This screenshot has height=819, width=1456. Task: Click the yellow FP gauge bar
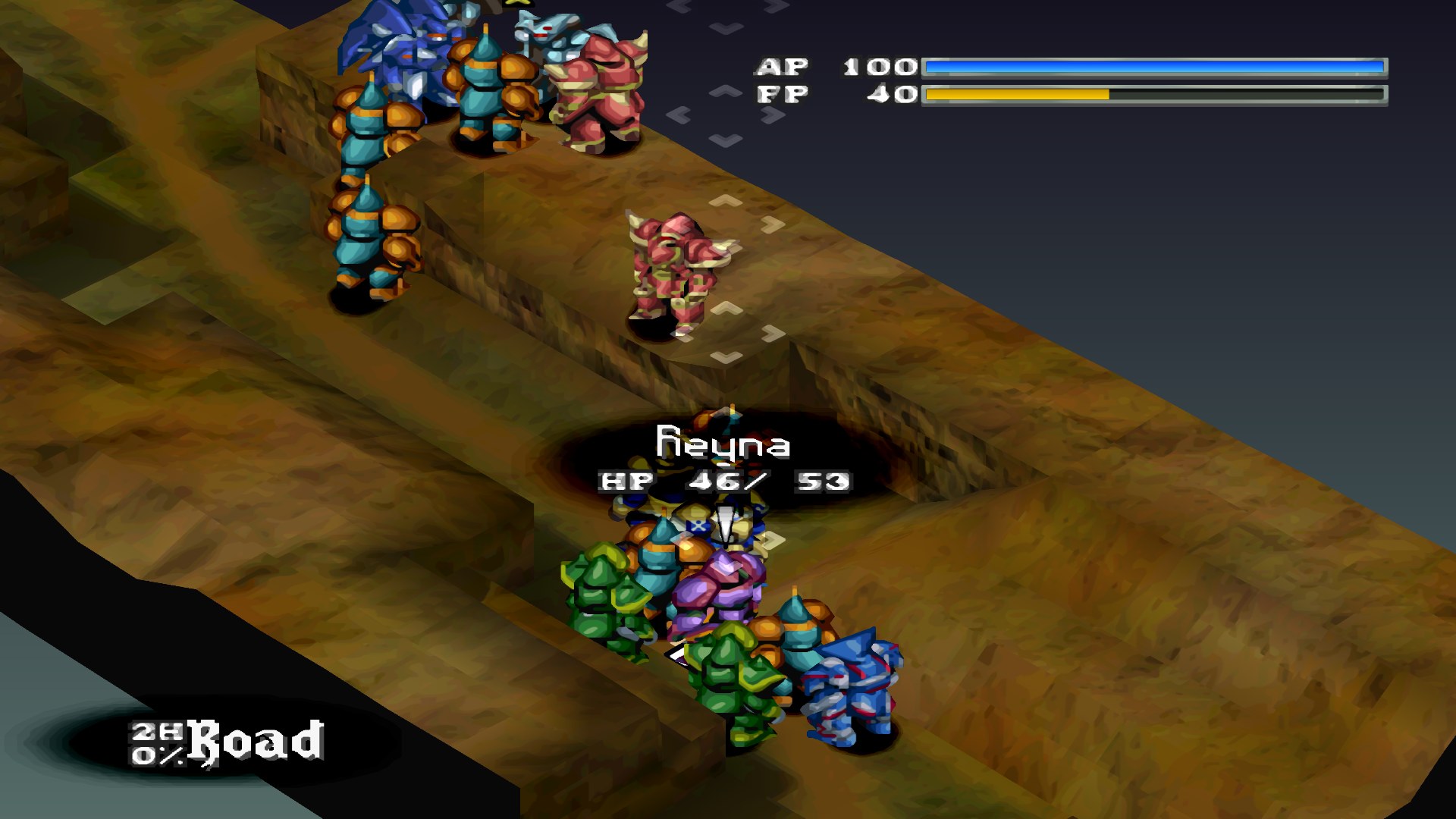[1016, 95]
